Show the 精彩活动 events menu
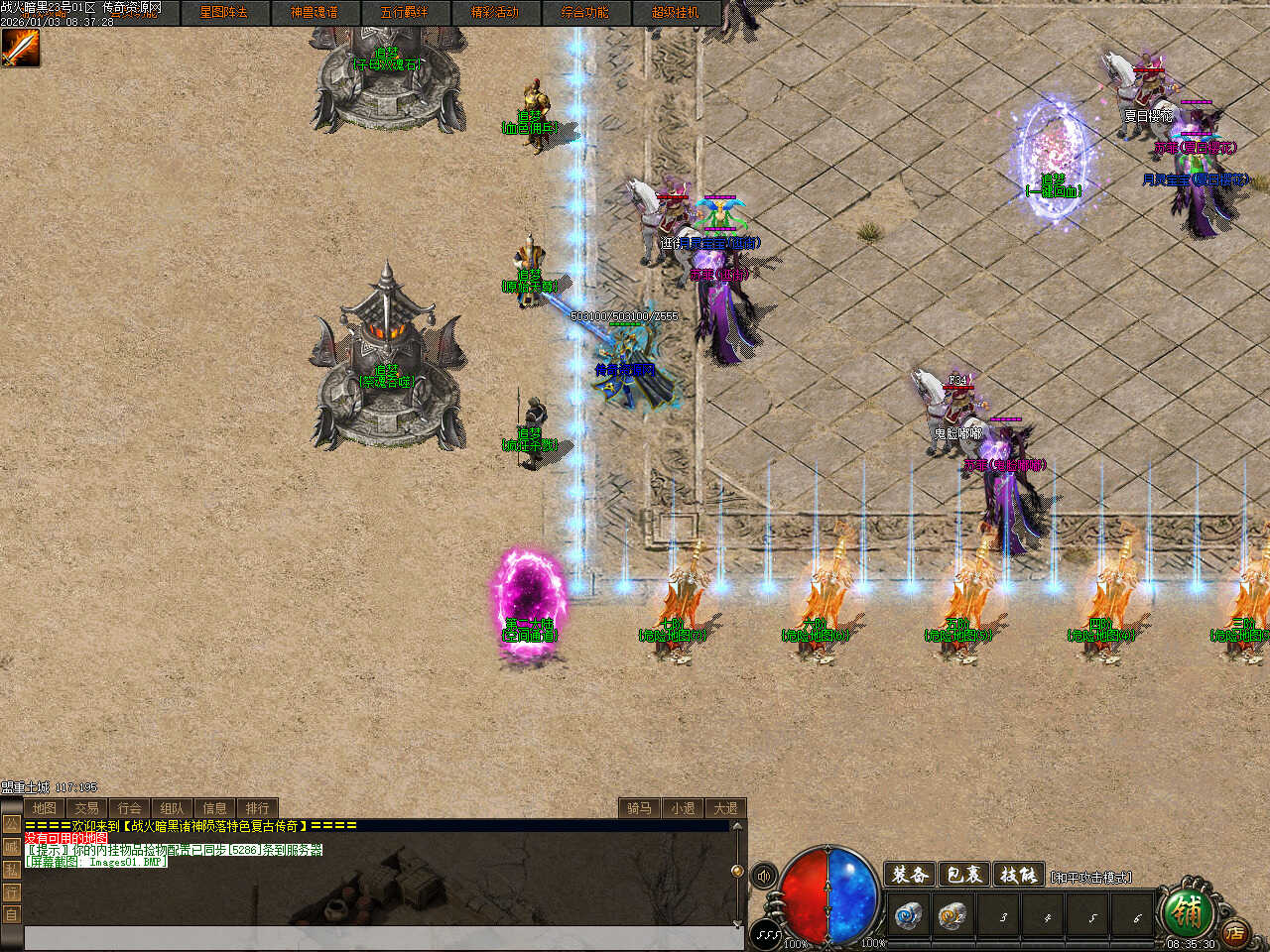 494,13
